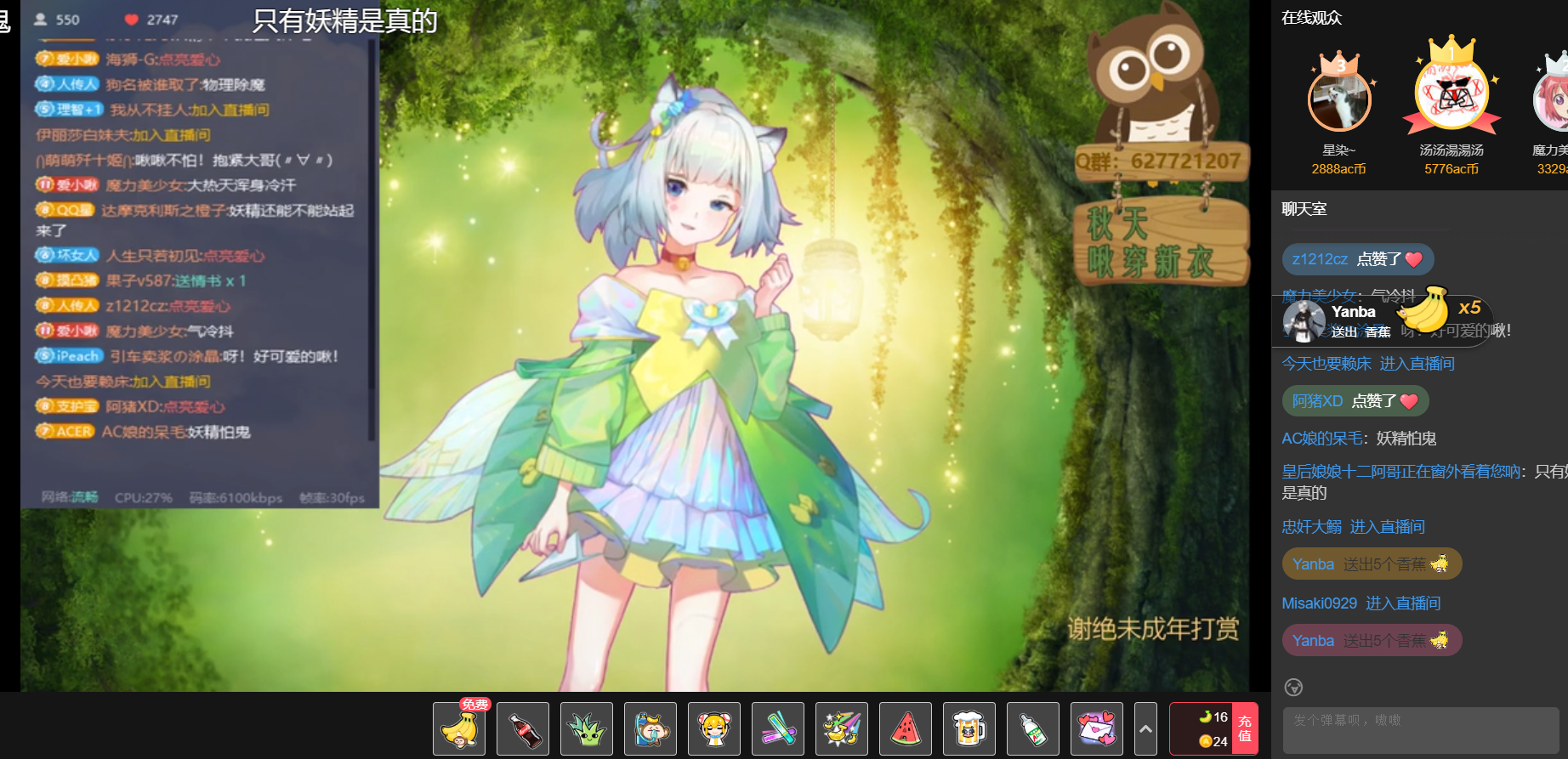Send the shooting stars gift
This screenshot has width=1568, height=759.
click(842, 728)
